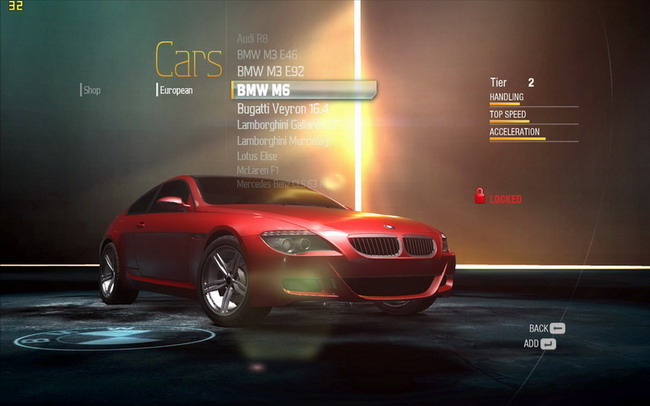Screen dimensions: 650x406
Task: Choose the Lamborghini Gallardo entry
Action: point(284,125)
